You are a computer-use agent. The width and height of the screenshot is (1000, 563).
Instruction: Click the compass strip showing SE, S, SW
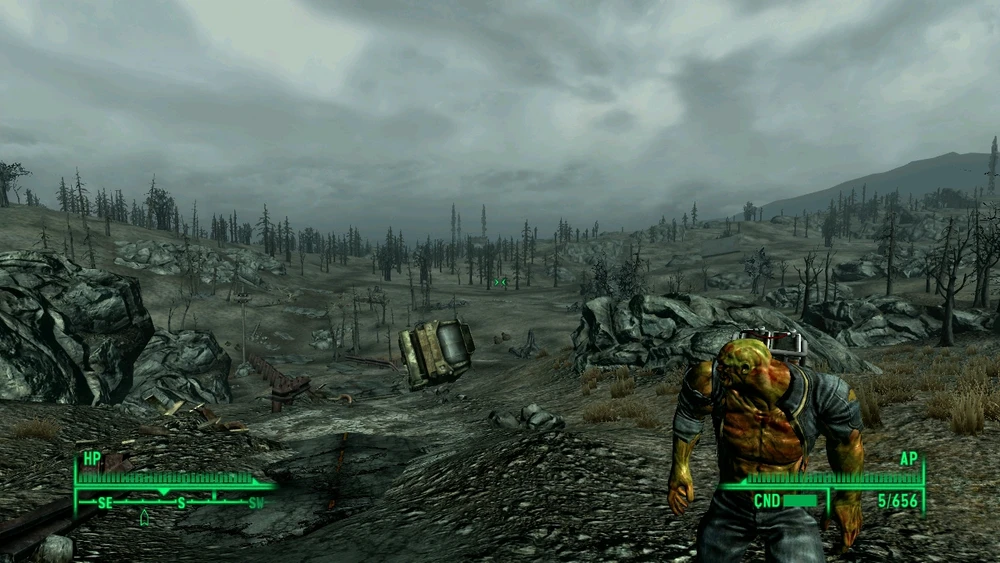180,502
